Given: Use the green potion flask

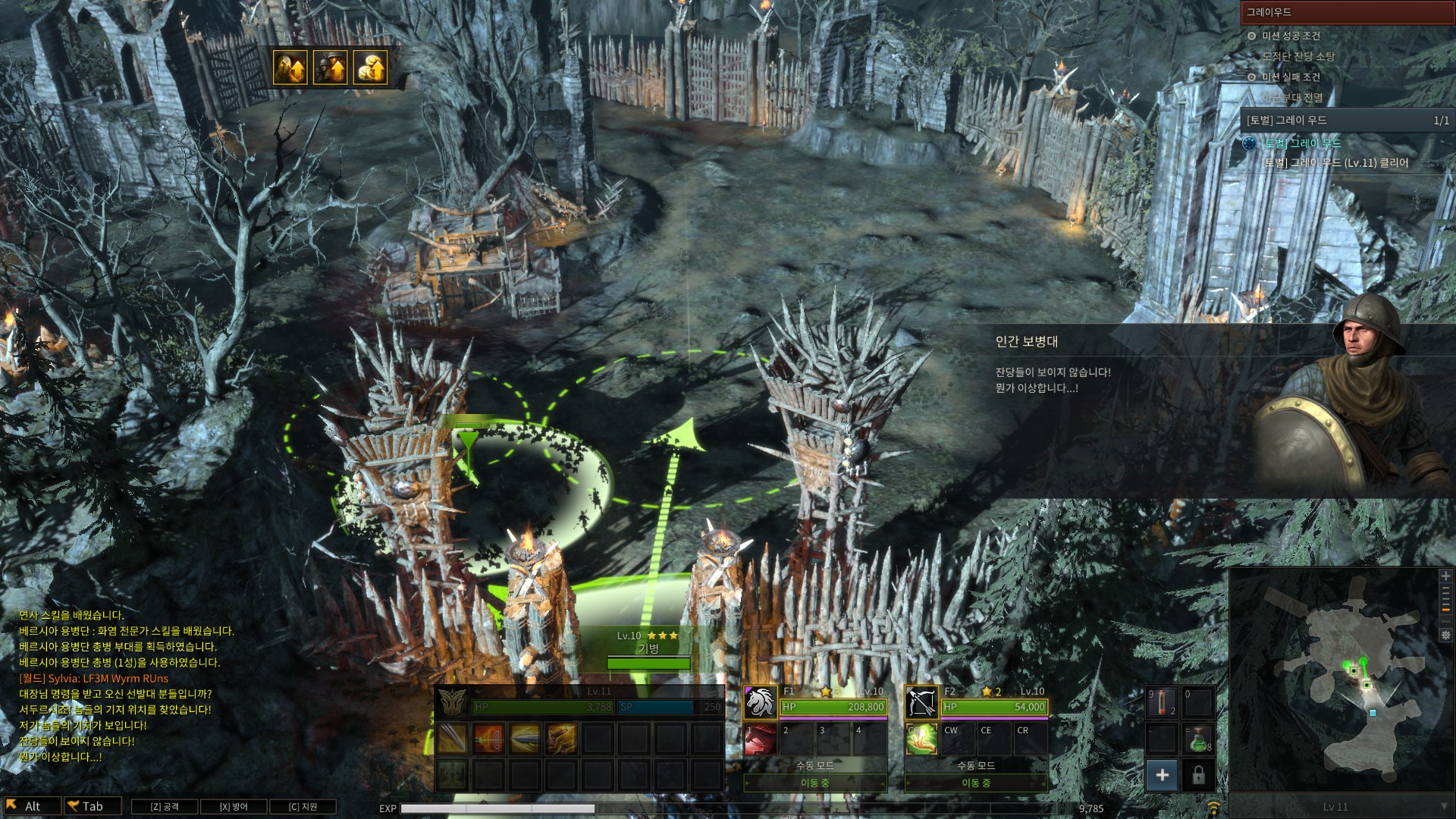Looking at the screenshot, I should [1198, 739].
